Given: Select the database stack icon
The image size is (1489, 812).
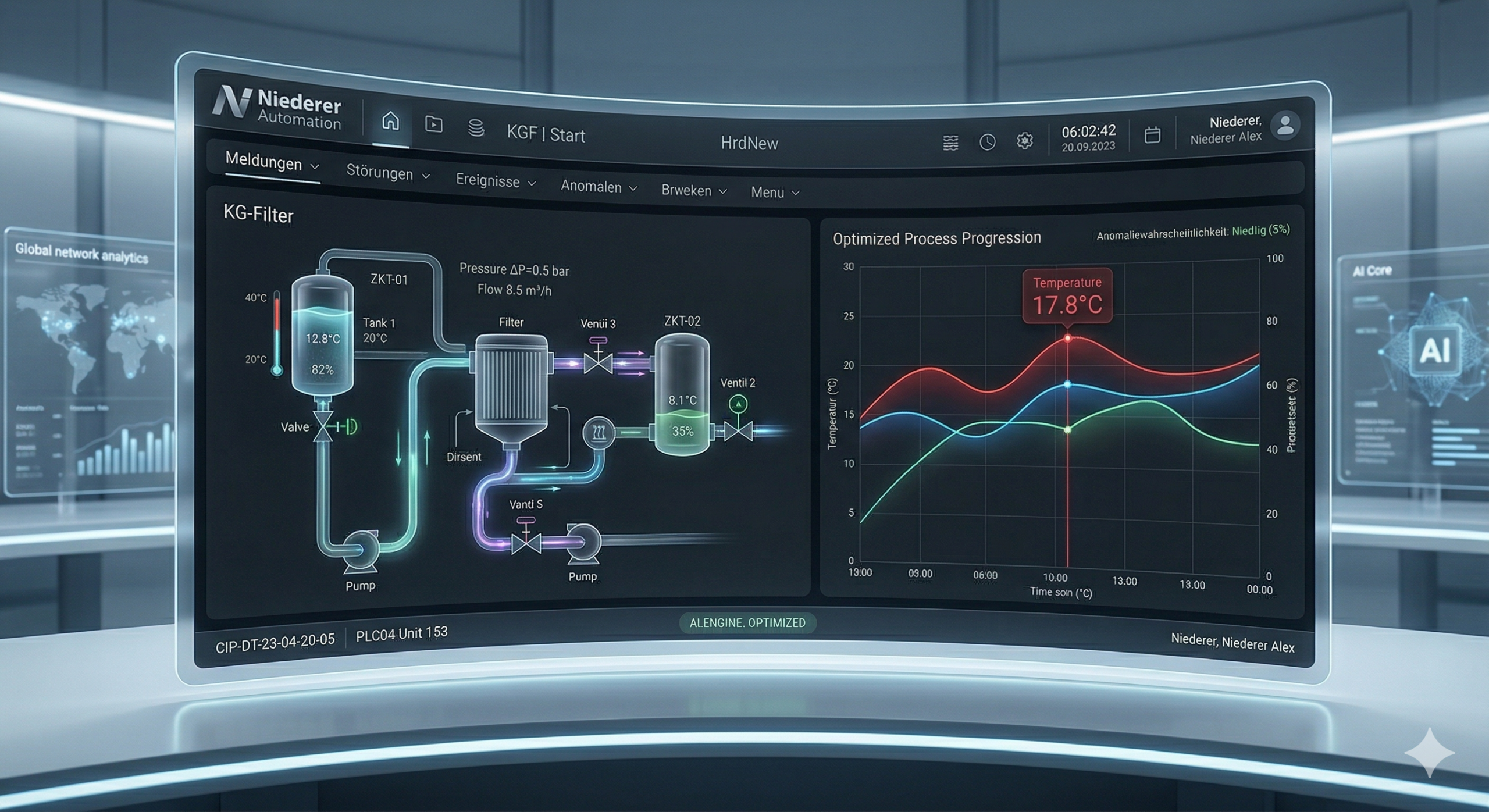Looking at the screenshot, I should tap(476, 127).
